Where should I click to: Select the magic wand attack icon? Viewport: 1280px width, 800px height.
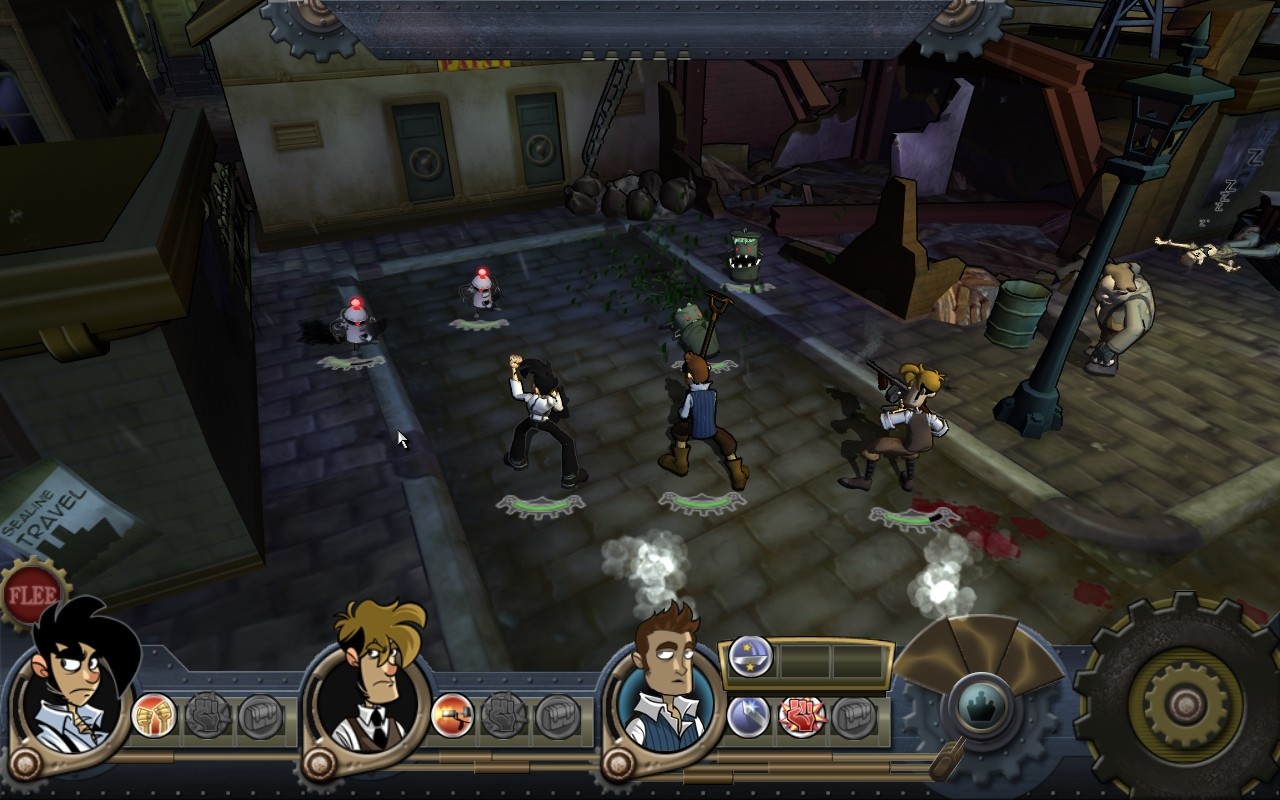pyautogui.click(x=748, y=716)
